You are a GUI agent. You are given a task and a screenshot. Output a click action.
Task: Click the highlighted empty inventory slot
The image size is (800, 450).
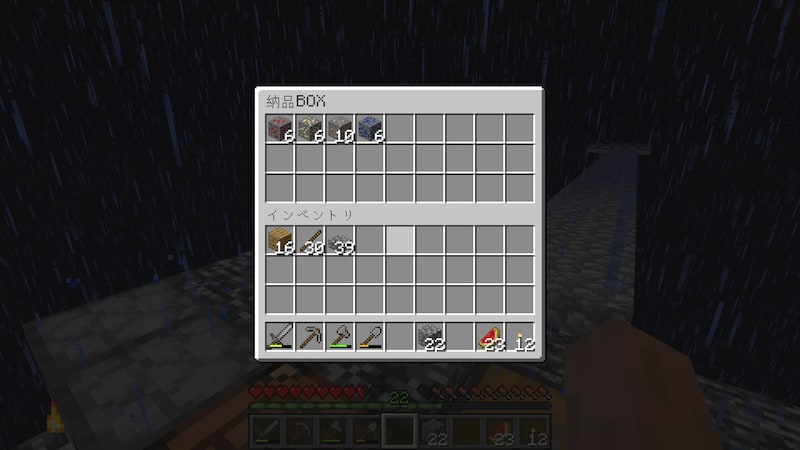point(399,240)
